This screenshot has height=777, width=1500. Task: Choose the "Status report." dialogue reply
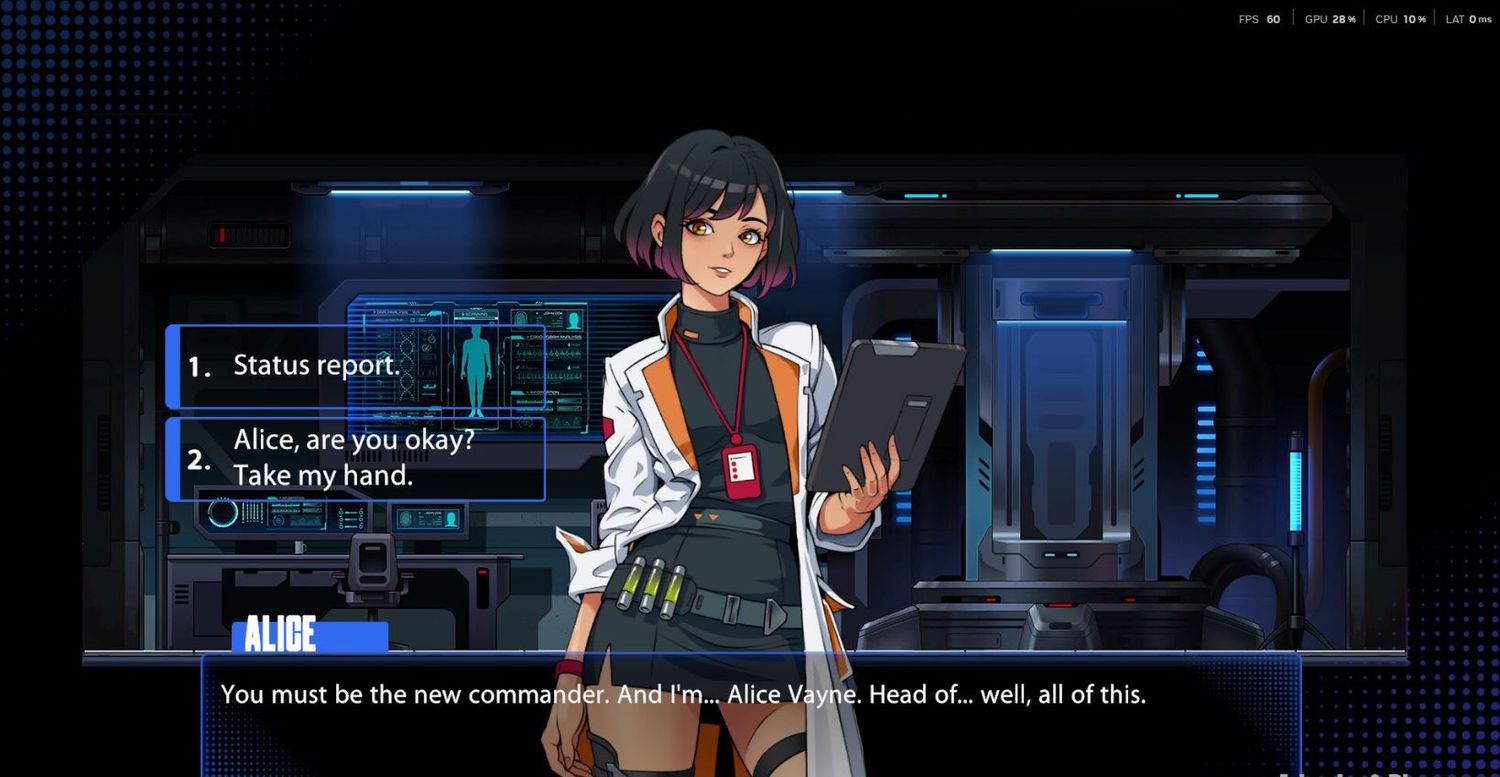pyautogui.click(x=356, y=366)
